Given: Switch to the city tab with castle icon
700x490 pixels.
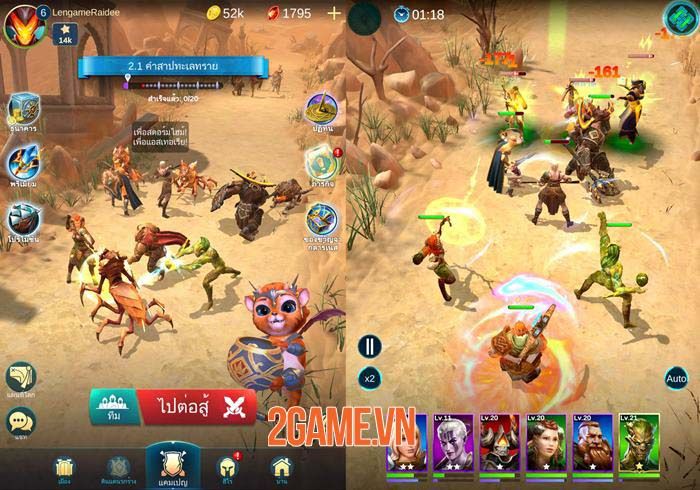Looking at the screenshot, I should (x=64, y=468).
